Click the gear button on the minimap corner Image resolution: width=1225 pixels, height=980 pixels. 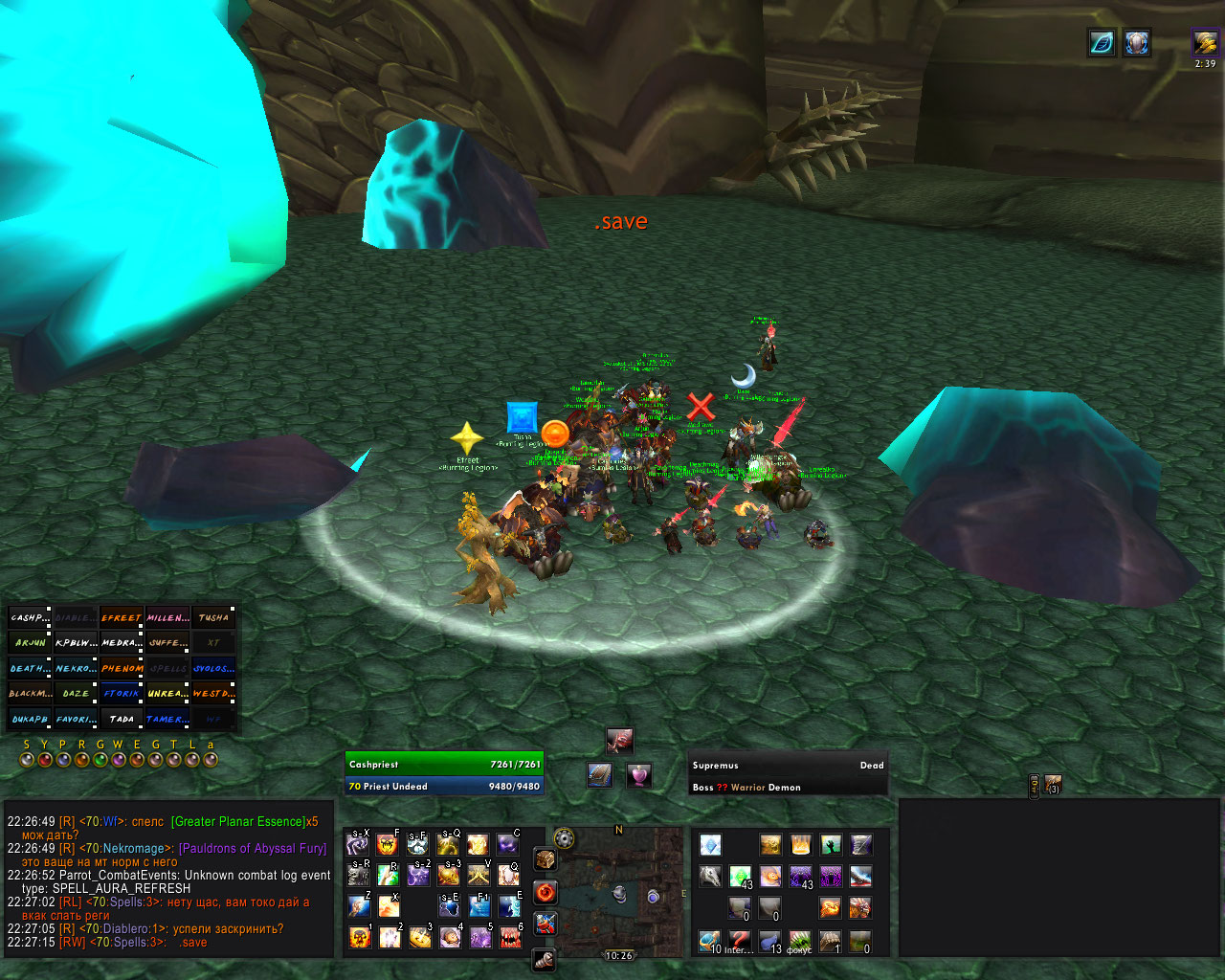tap(565, 839)
